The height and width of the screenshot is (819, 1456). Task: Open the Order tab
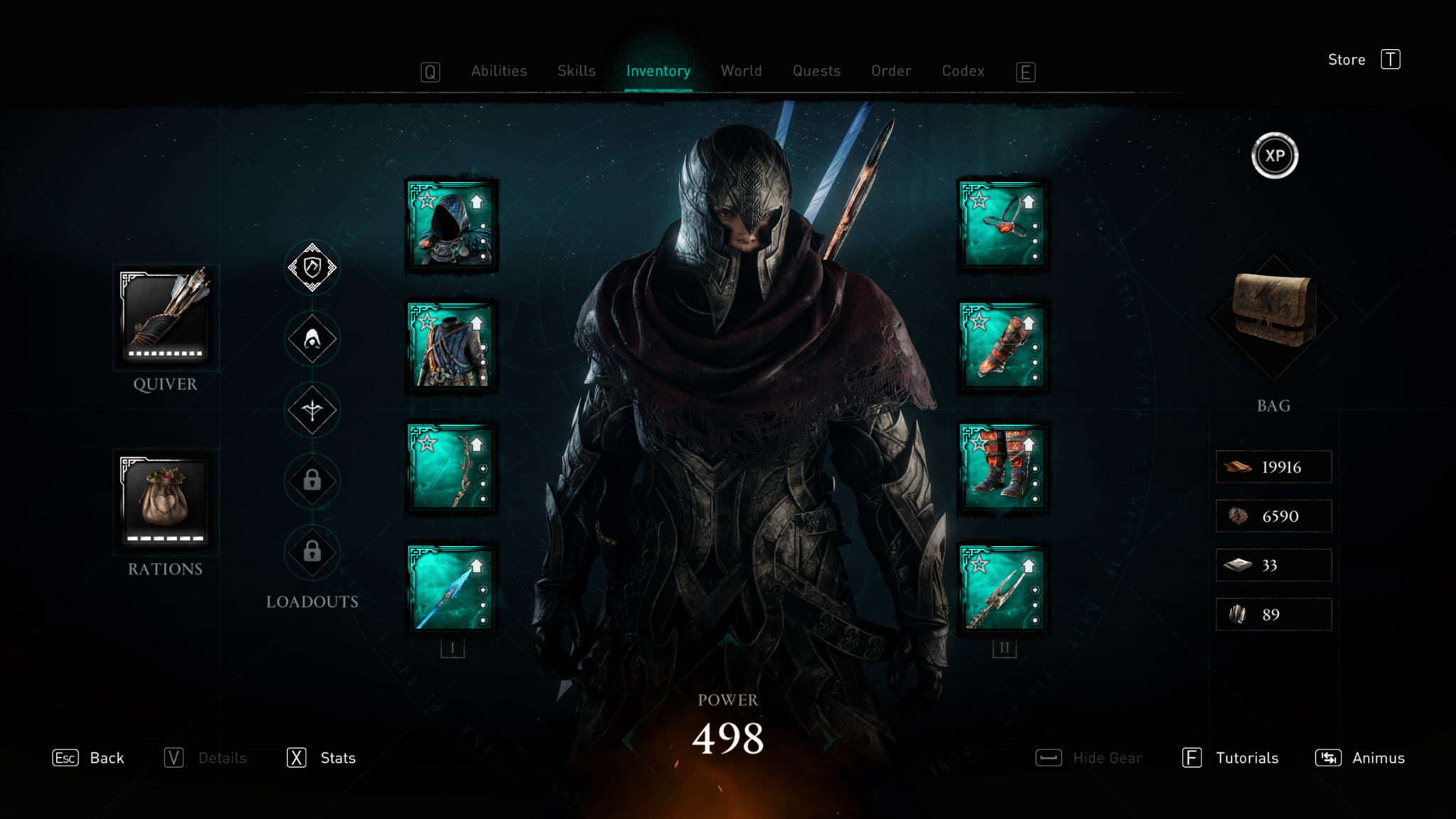click(891, 71)
